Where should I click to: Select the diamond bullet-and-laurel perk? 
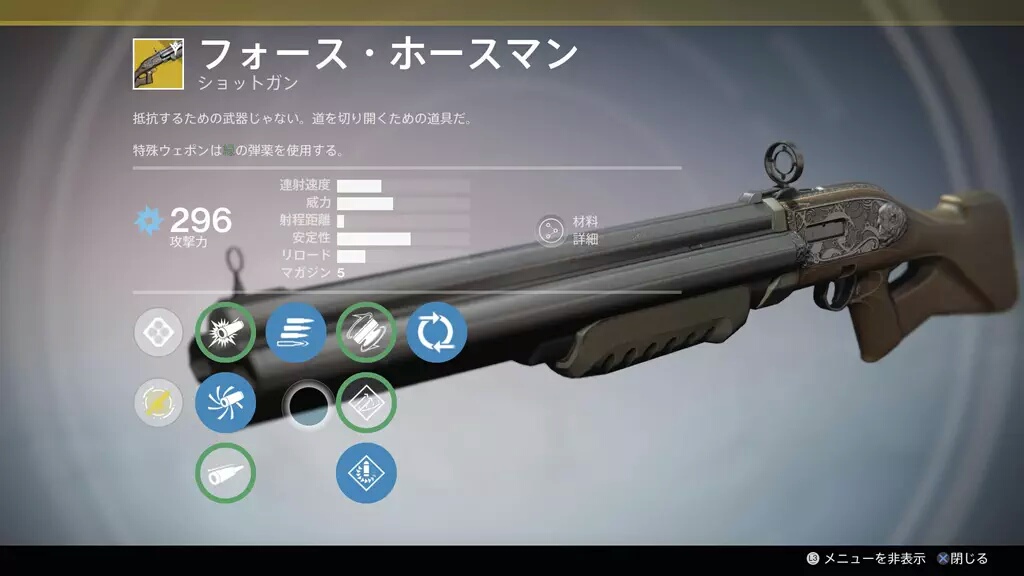pos(366,472)
